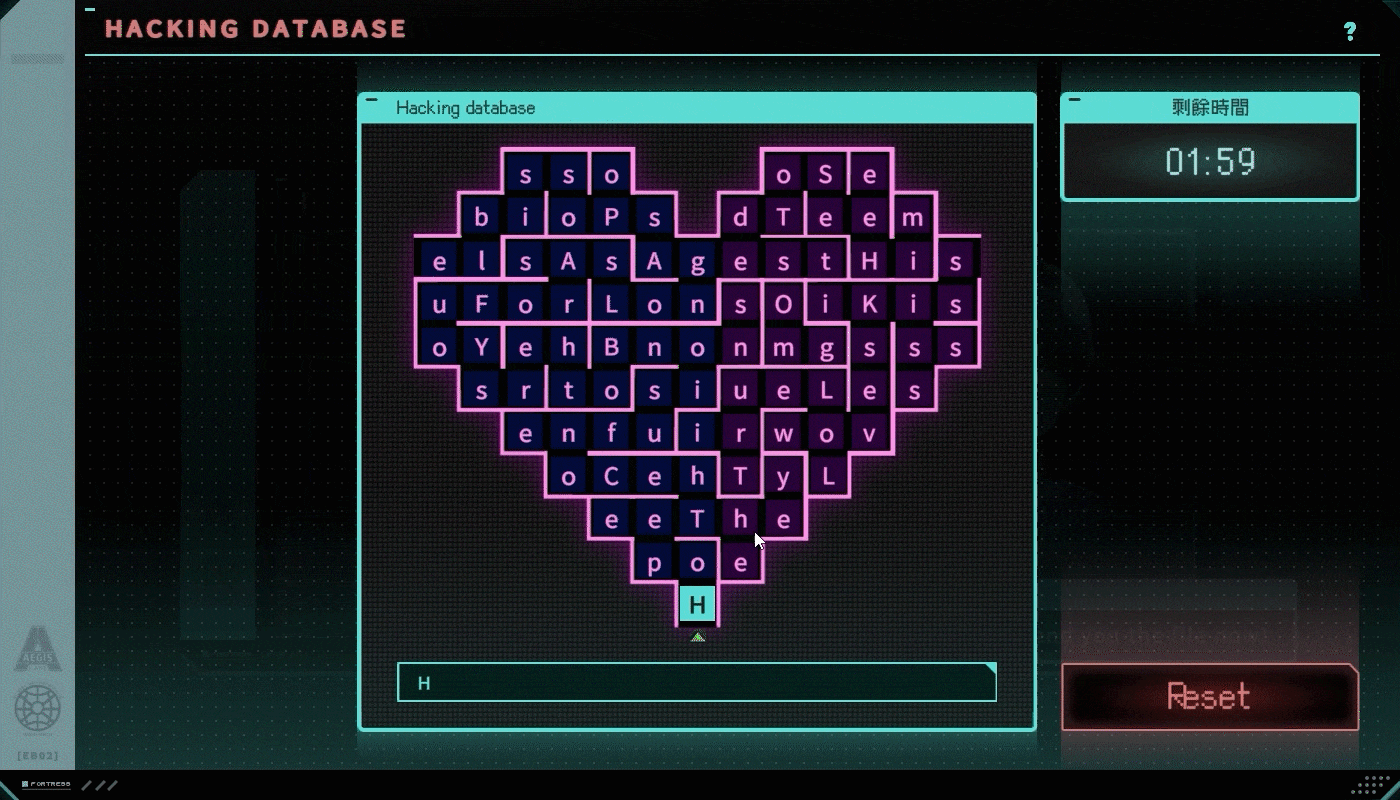Select the lowercase d letter tile
The width and height of the screenshot is (1400, 800).
click(741, 218)
